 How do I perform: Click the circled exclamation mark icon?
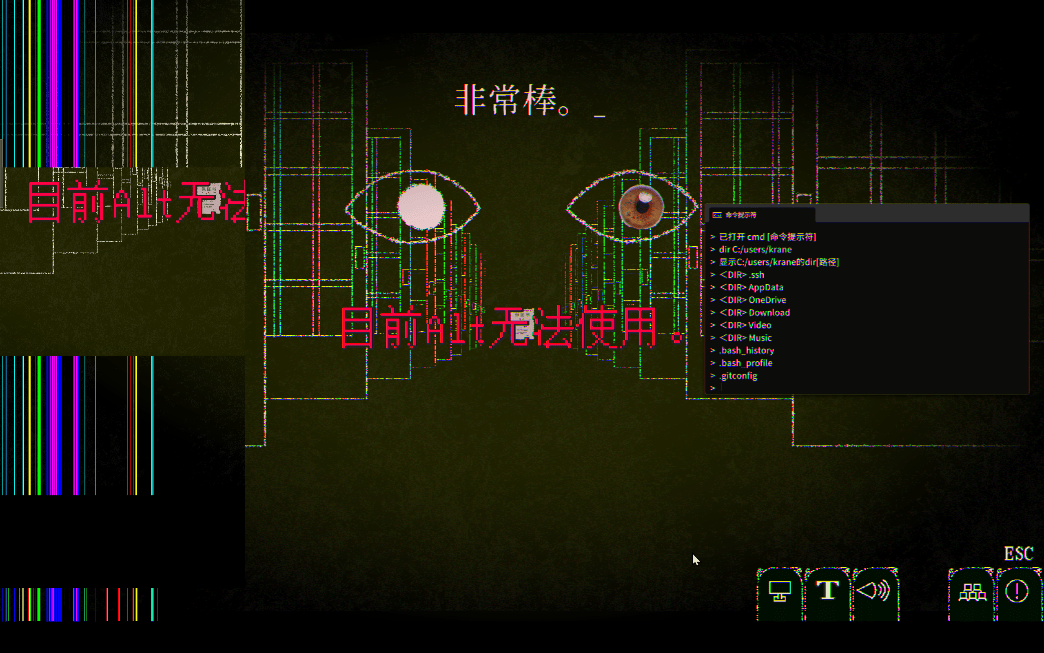(x=1017, y=591)
